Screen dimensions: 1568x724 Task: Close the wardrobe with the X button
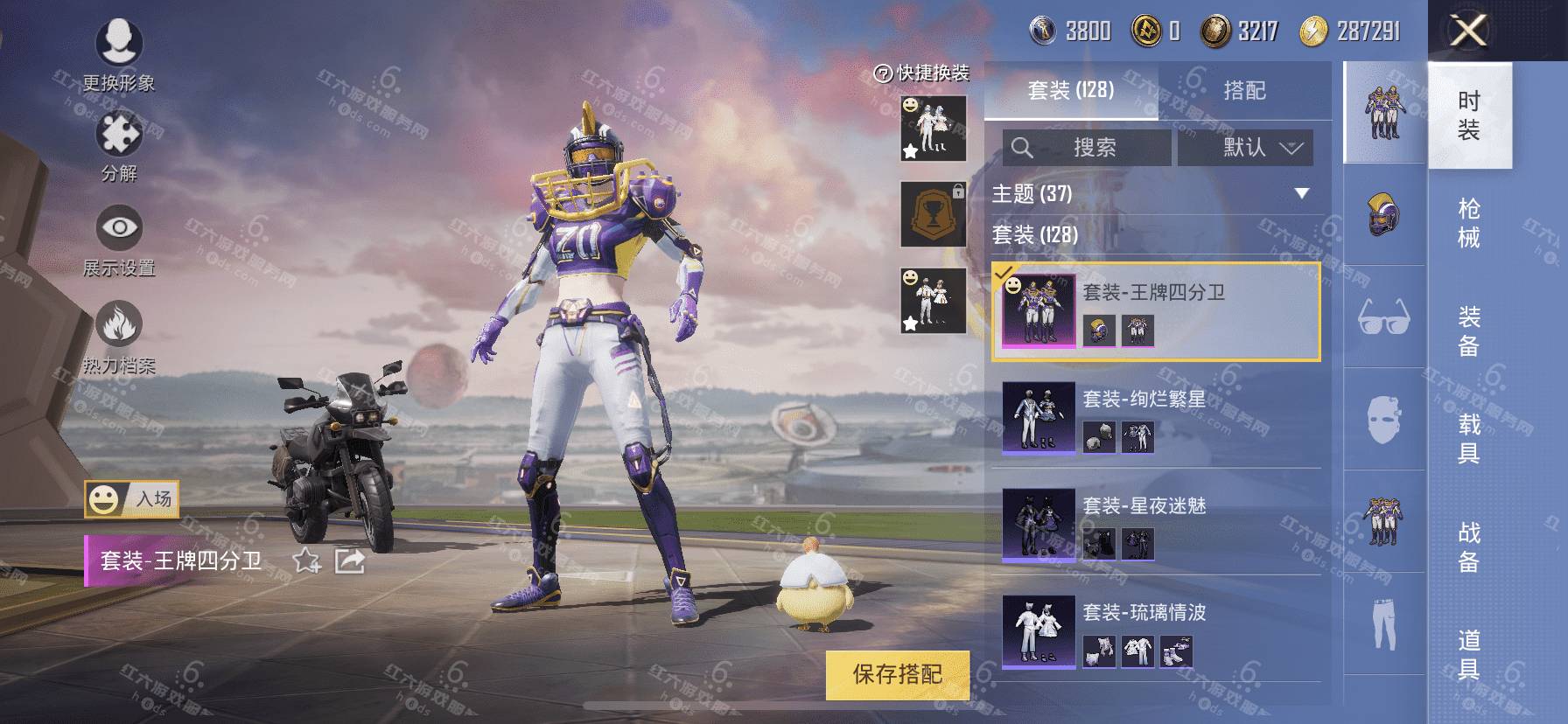(x=1468, y=31)
